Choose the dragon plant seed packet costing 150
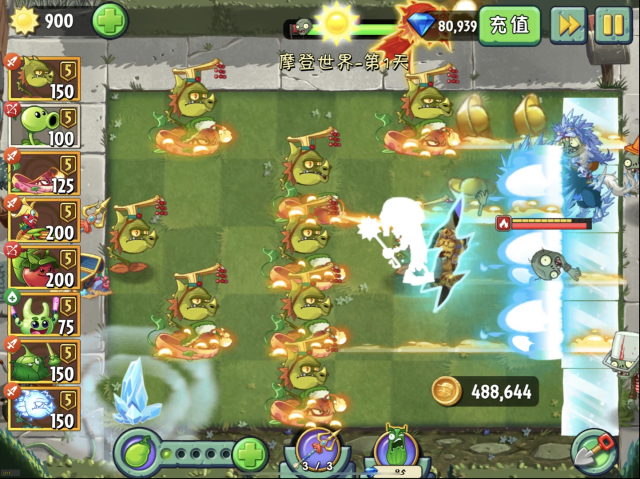The width and height of the screenshot is (640, 479). 44,78
